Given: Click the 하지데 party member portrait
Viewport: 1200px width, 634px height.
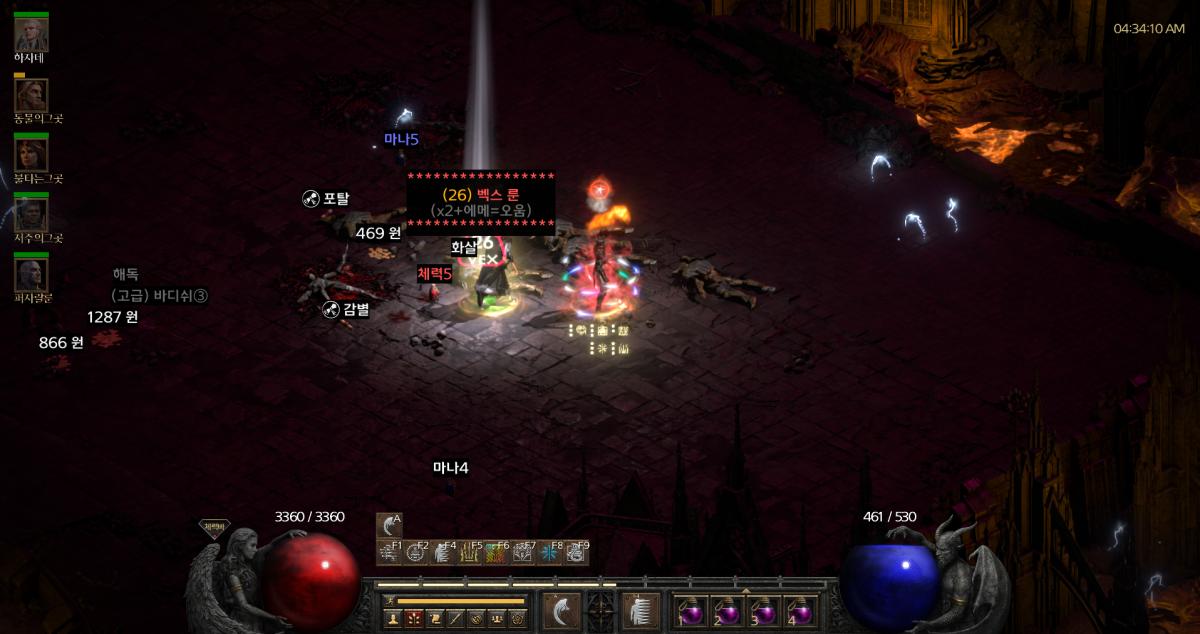Looking at the screenshot, I should 31,36.
